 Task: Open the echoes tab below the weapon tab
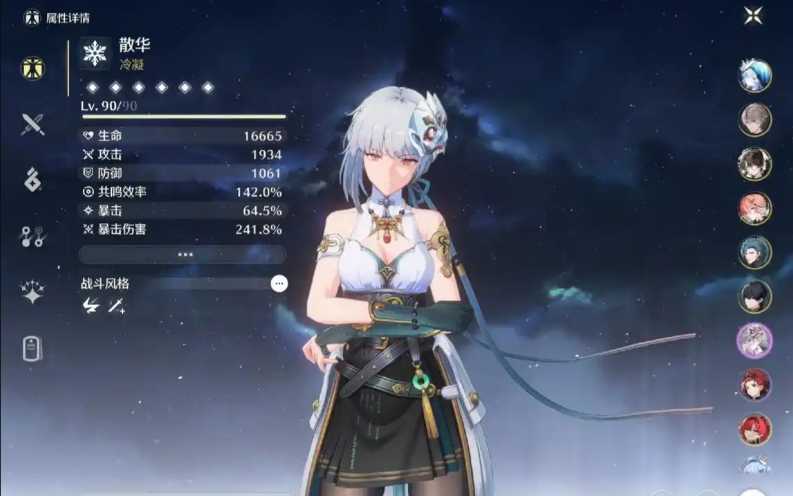coord(33,180)
